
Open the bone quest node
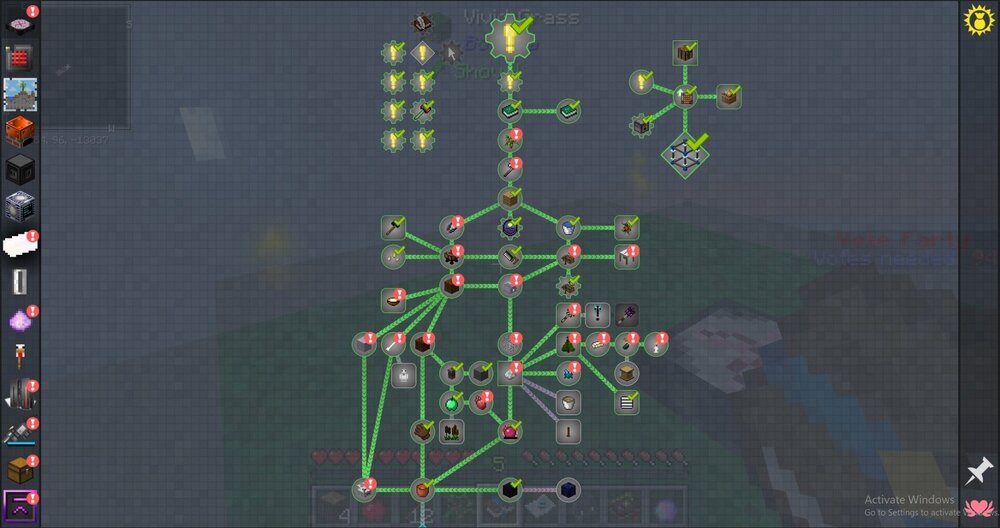coord(393,345)
